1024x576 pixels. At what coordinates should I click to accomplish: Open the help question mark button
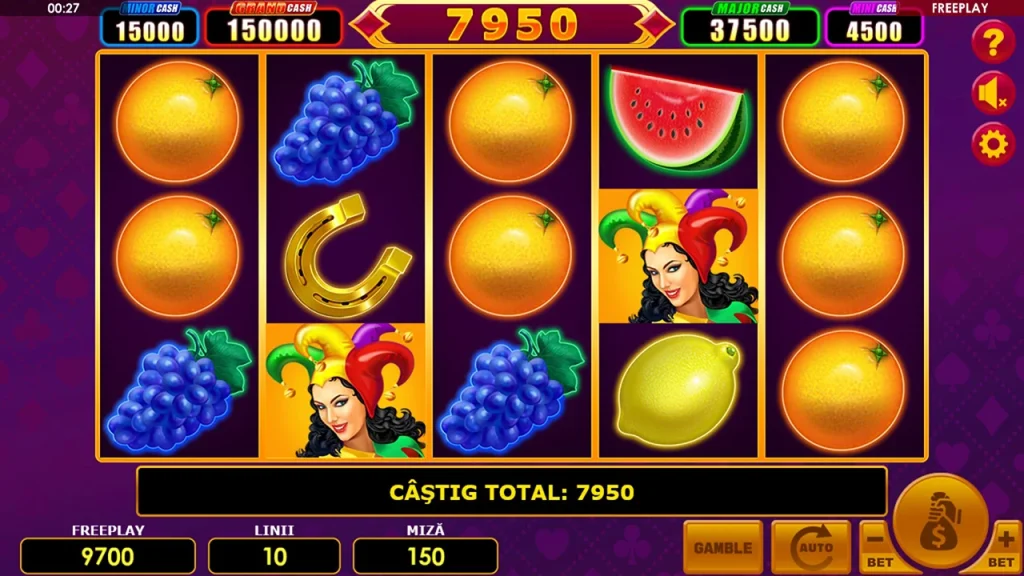pyautogui.click(x=993, y=42)
